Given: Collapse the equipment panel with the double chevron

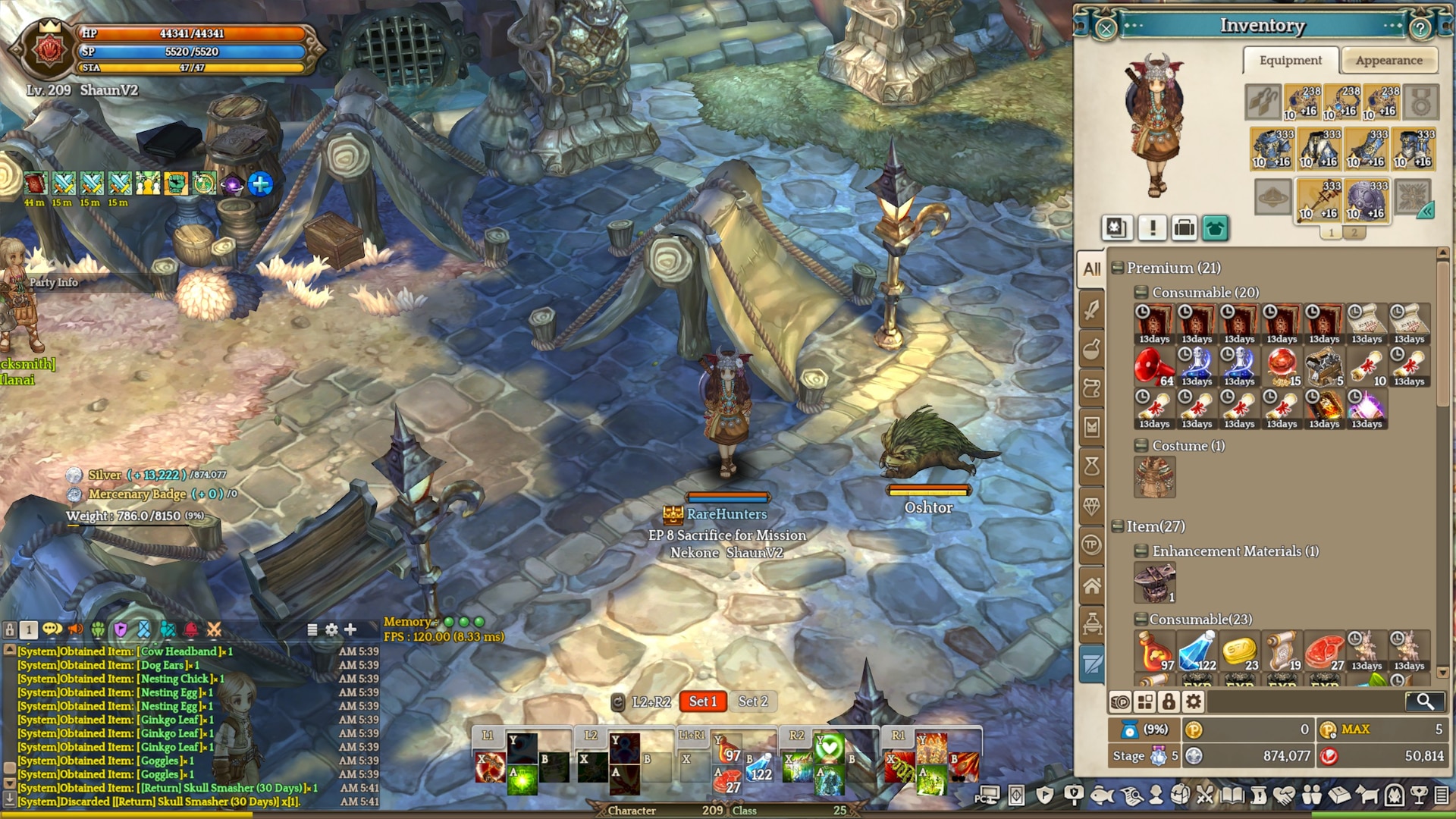Looking at the screenshot, I should pyautogui.click(x=1428, y=212).
